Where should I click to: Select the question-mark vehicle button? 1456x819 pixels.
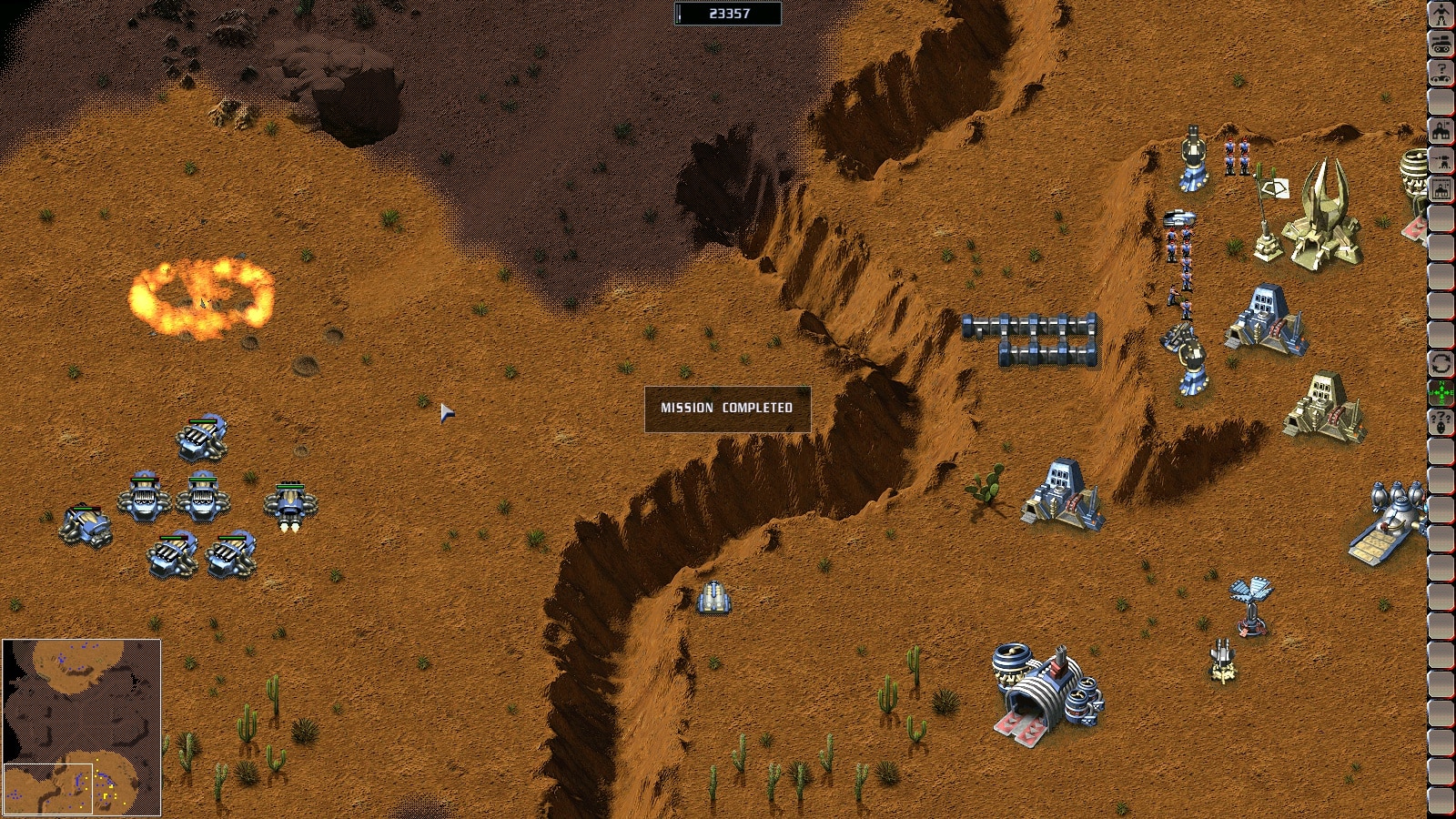coord(1441,72)
